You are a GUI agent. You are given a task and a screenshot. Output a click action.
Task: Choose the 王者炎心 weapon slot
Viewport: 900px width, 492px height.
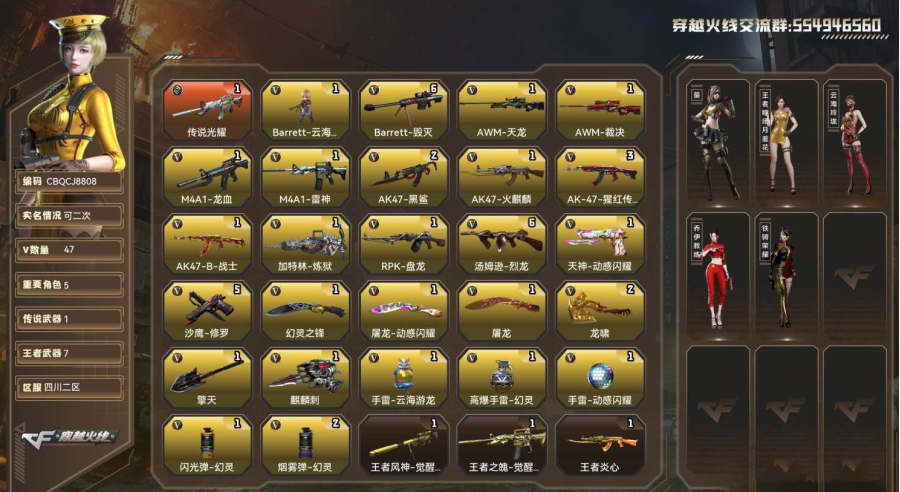(x=600, y=445)
